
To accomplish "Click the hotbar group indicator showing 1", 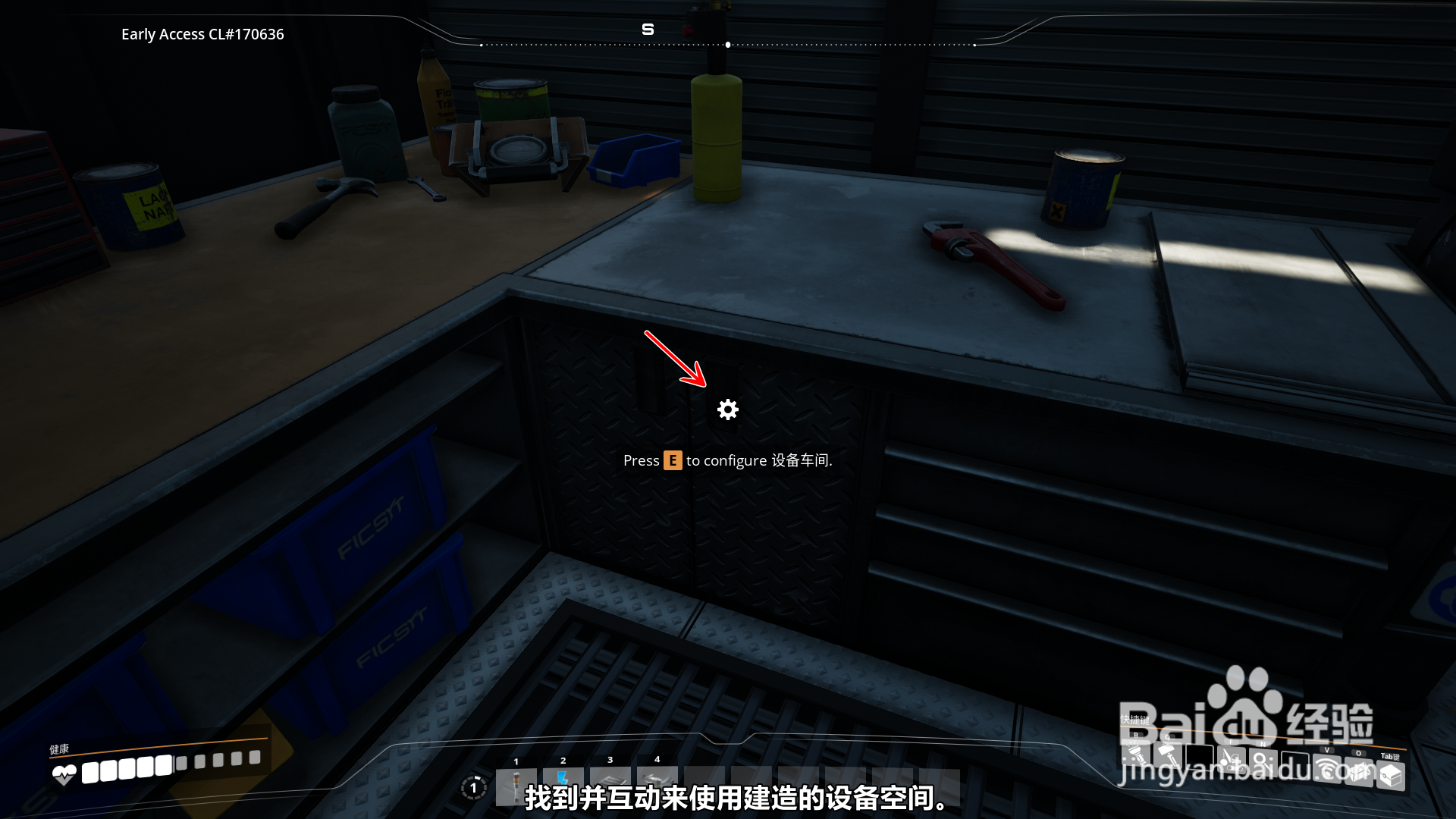I will coord(474,787).
